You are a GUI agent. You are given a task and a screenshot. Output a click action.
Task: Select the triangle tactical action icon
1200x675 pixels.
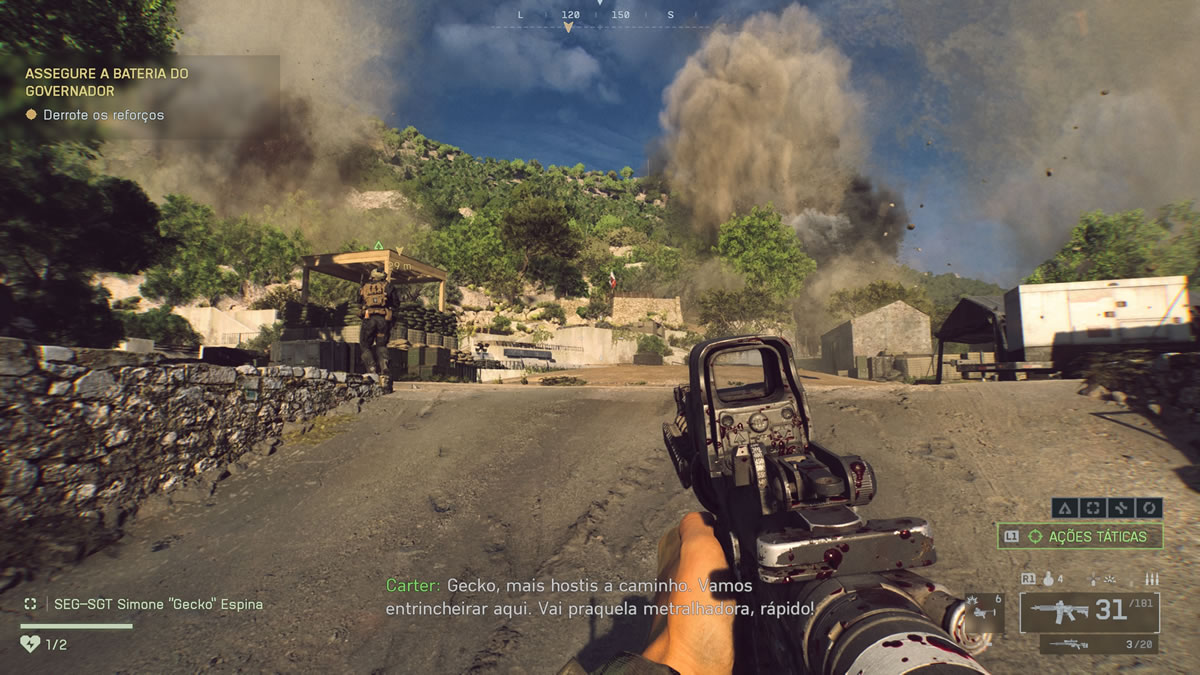coord(1064,508)
